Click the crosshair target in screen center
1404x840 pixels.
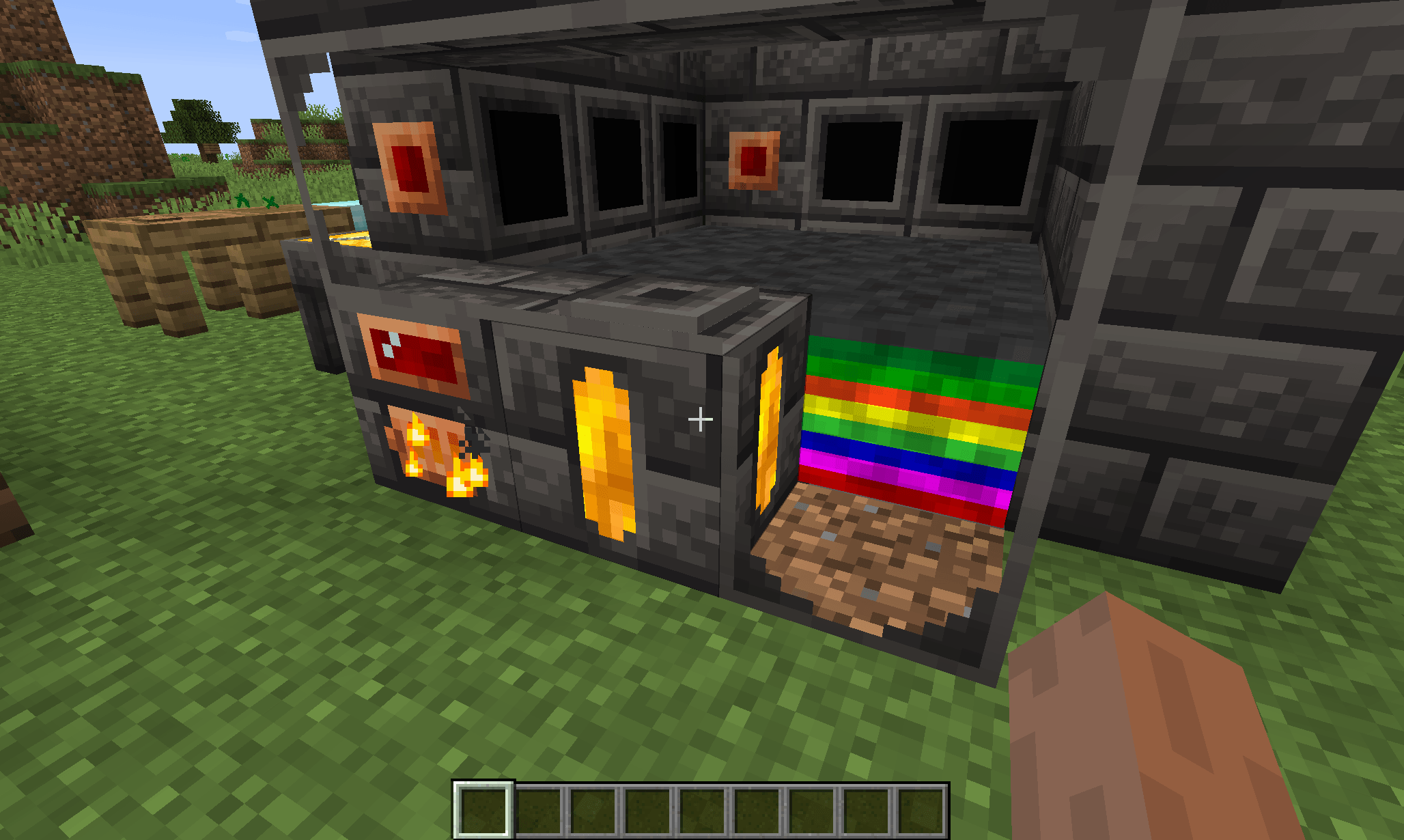coord(701,419)
